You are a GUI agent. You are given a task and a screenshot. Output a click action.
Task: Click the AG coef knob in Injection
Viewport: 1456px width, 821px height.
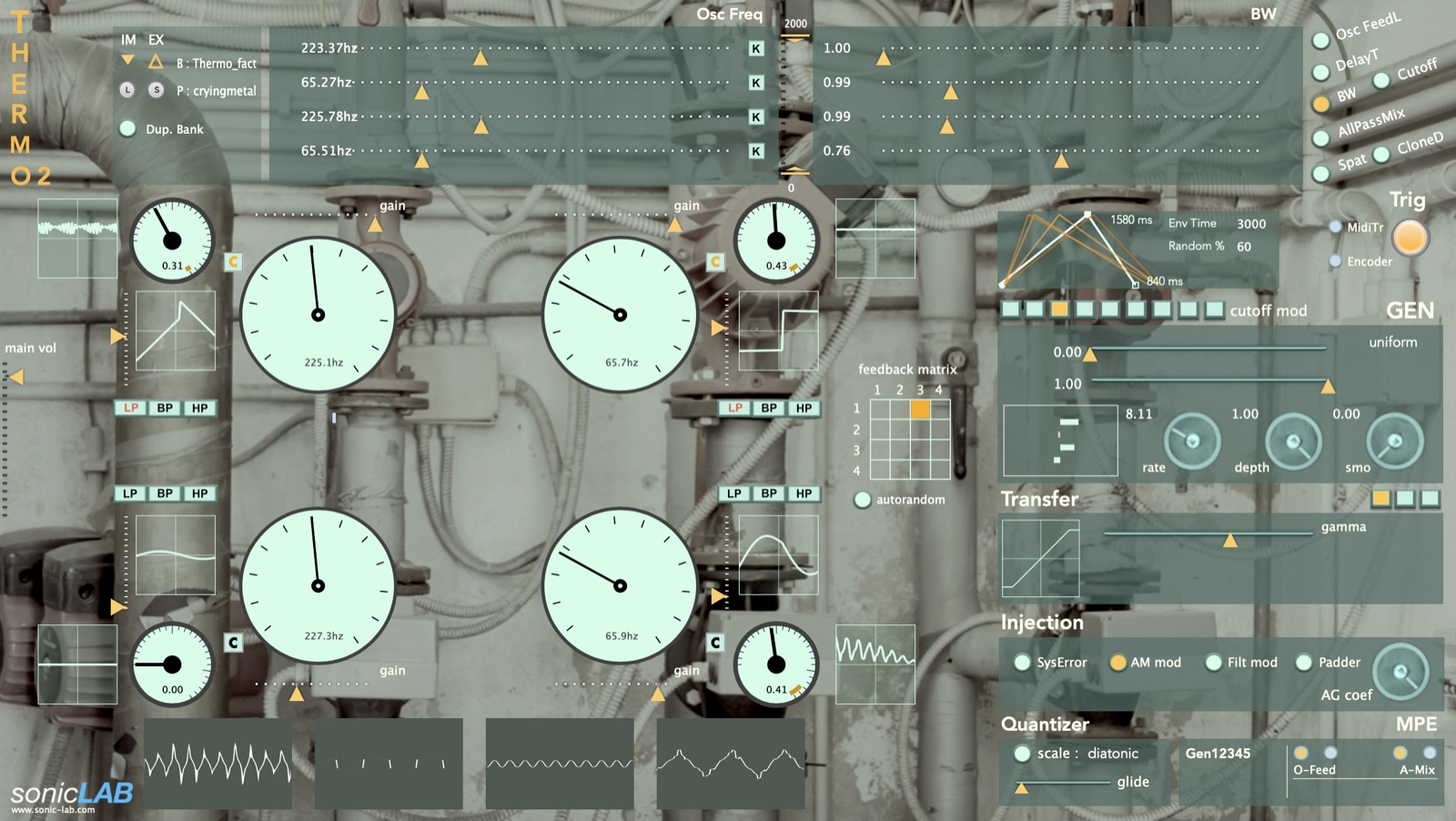point(1401,674)
